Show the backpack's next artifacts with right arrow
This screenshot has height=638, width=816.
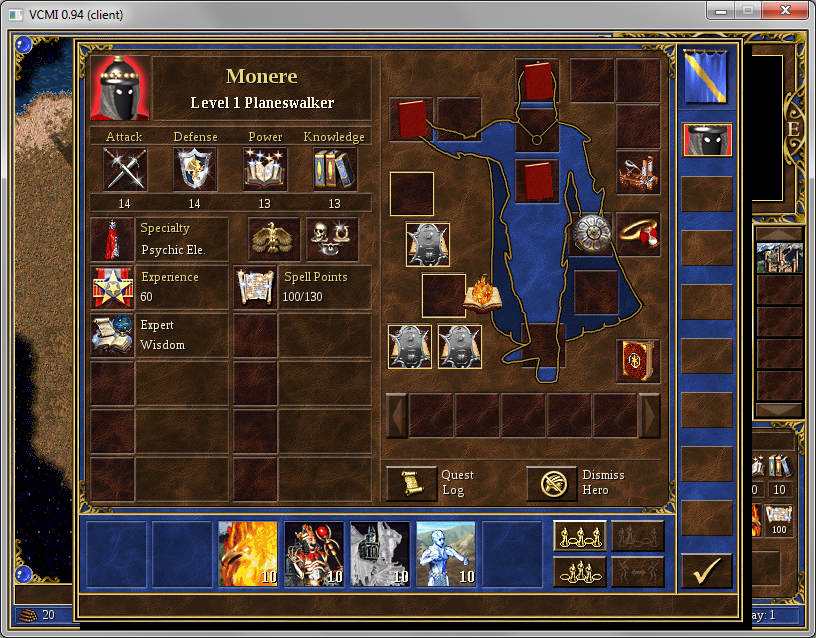click(x=650, y=415)
